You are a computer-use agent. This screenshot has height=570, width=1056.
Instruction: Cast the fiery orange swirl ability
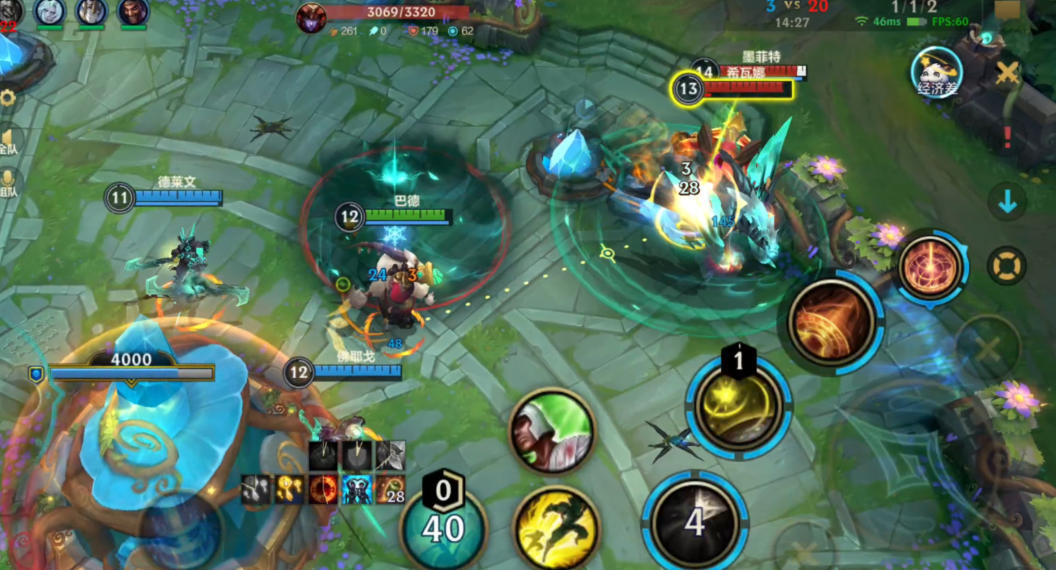tap(830, 322)
